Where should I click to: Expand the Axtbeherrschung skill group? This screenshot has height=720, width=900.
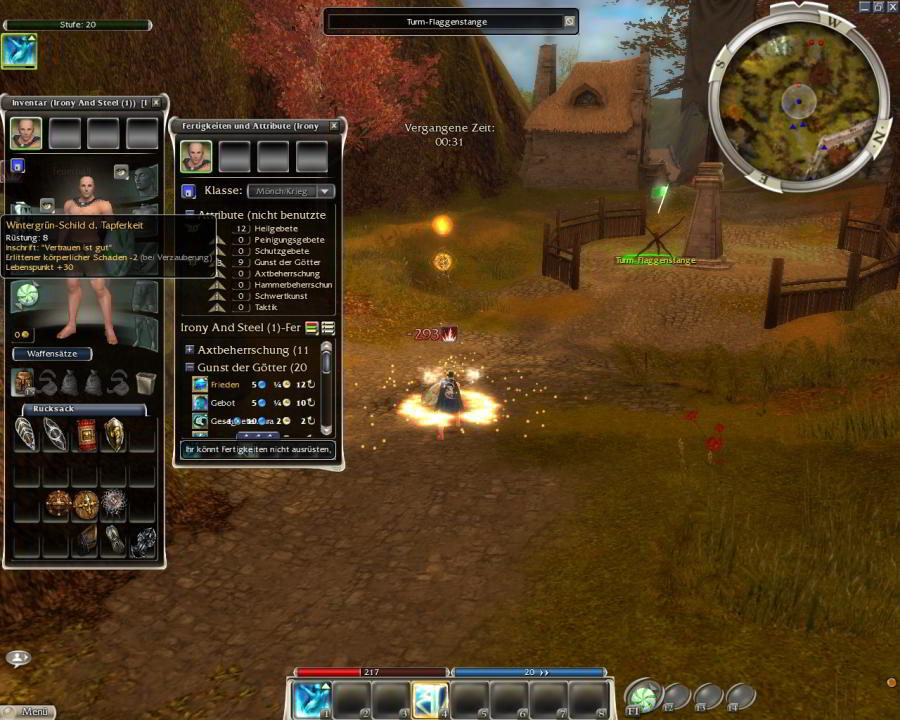click(x=190, y=350)
